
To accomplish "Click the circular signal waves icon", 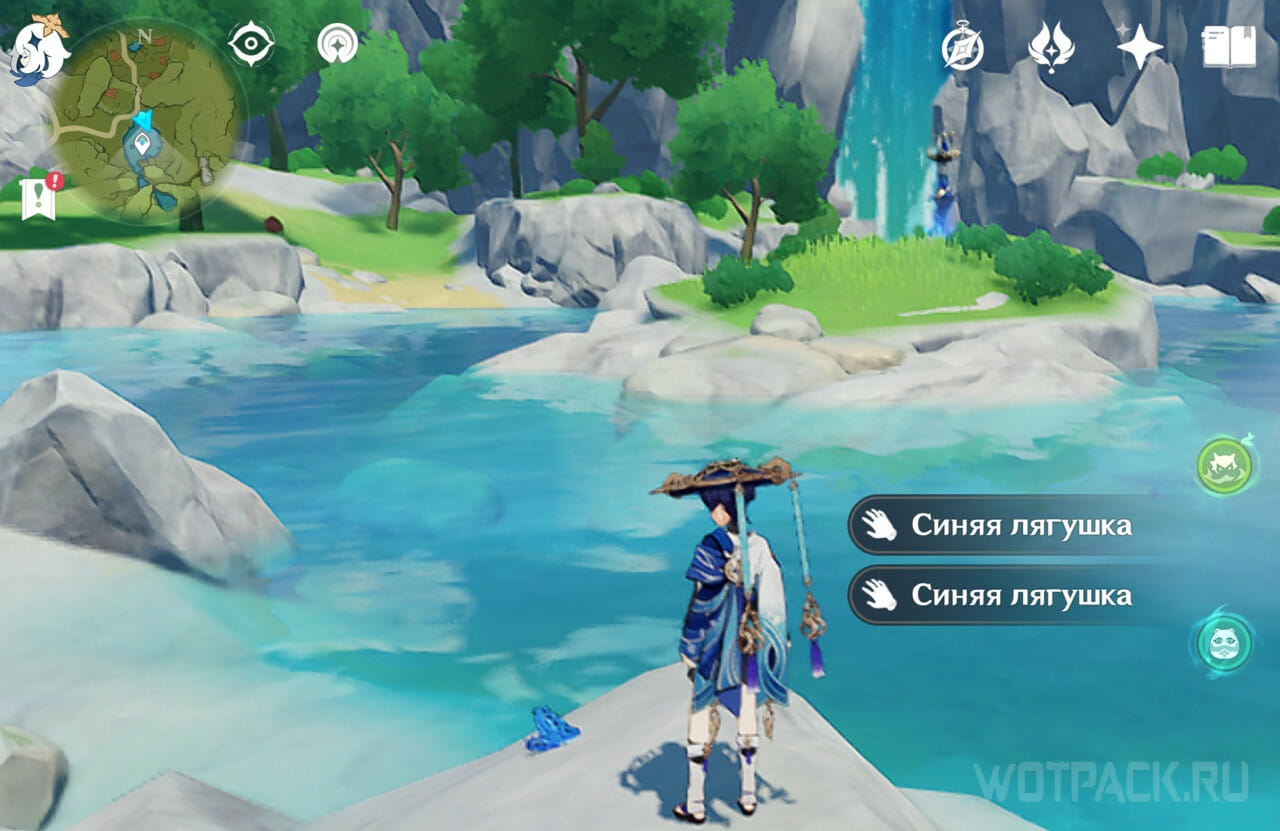I will coord(337,44).
